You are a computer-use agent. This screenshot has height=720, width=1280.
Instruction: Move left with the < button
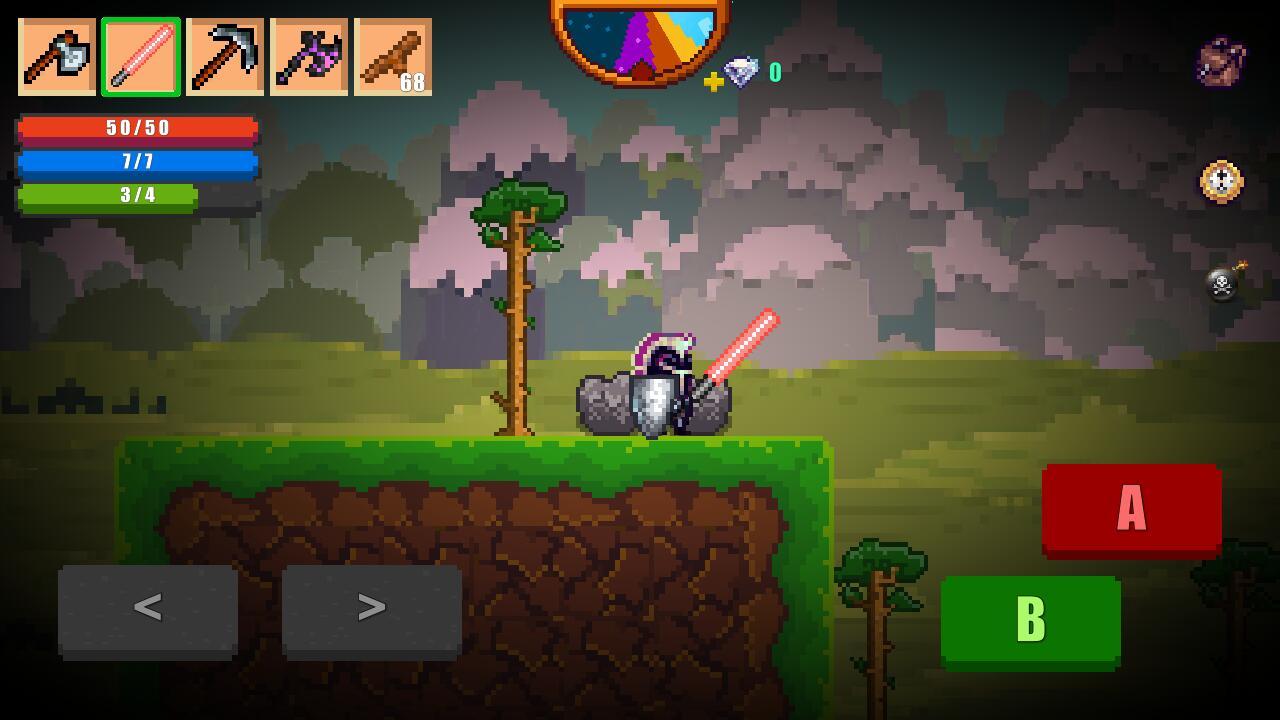pyautogui.click(x=148, y=608)
